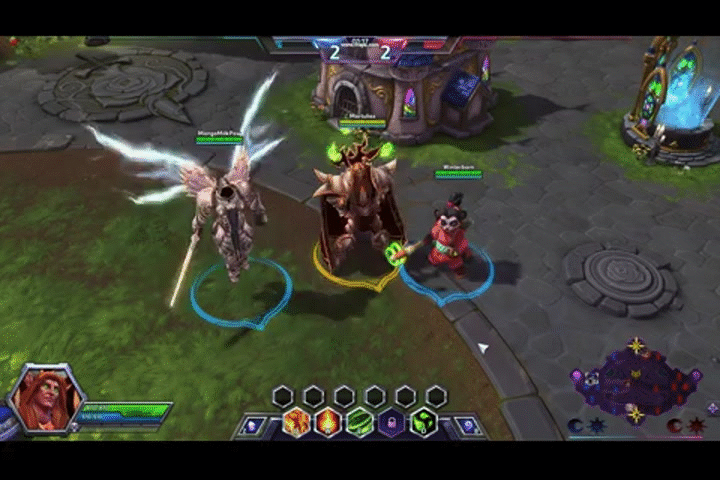The image size is (720, 480).
Task: Cast the flame pillar ability
Action: pos(328,423)
